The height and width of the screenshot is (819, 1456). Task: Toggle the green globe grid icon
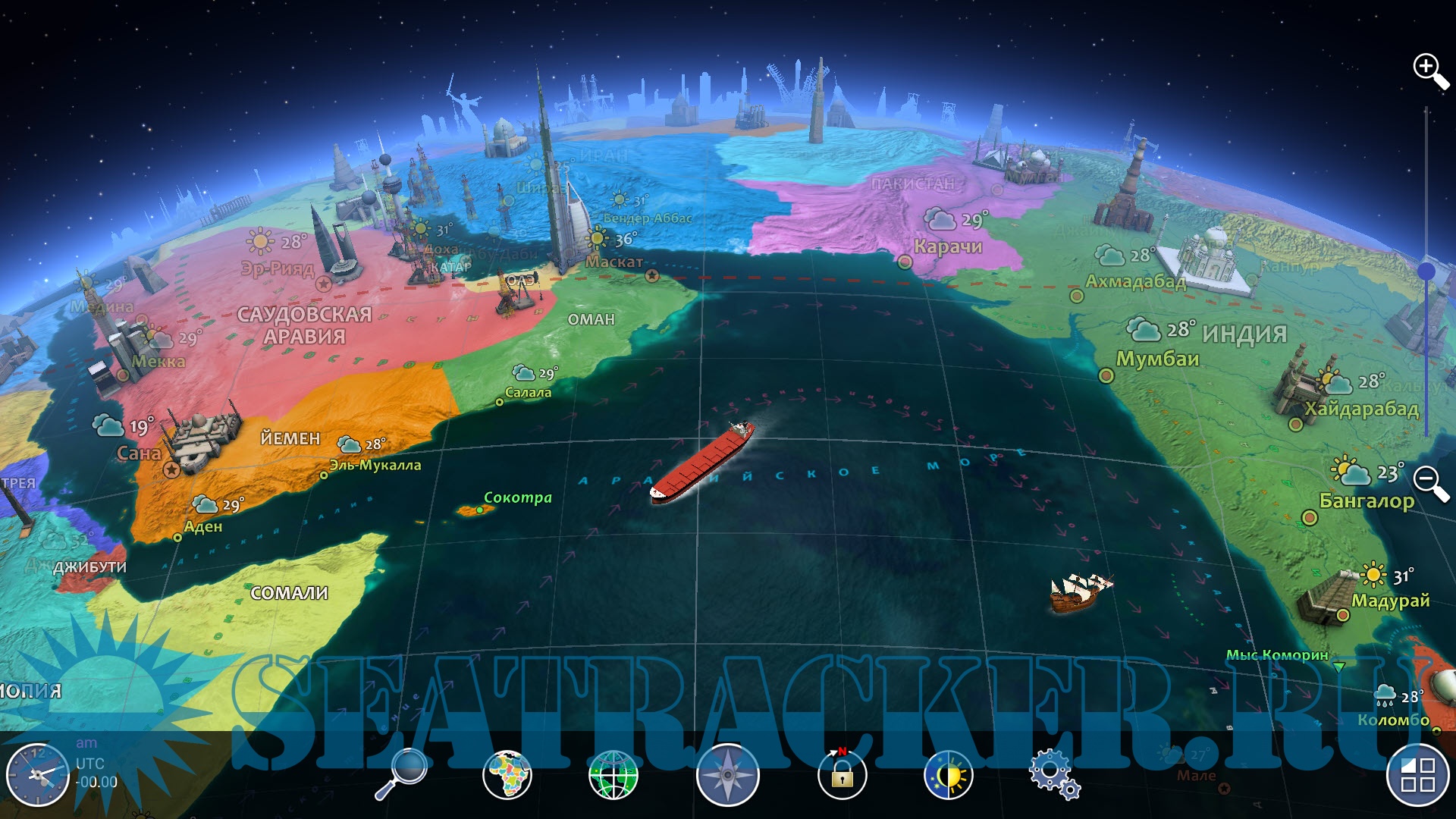click(x=613, y=775)
